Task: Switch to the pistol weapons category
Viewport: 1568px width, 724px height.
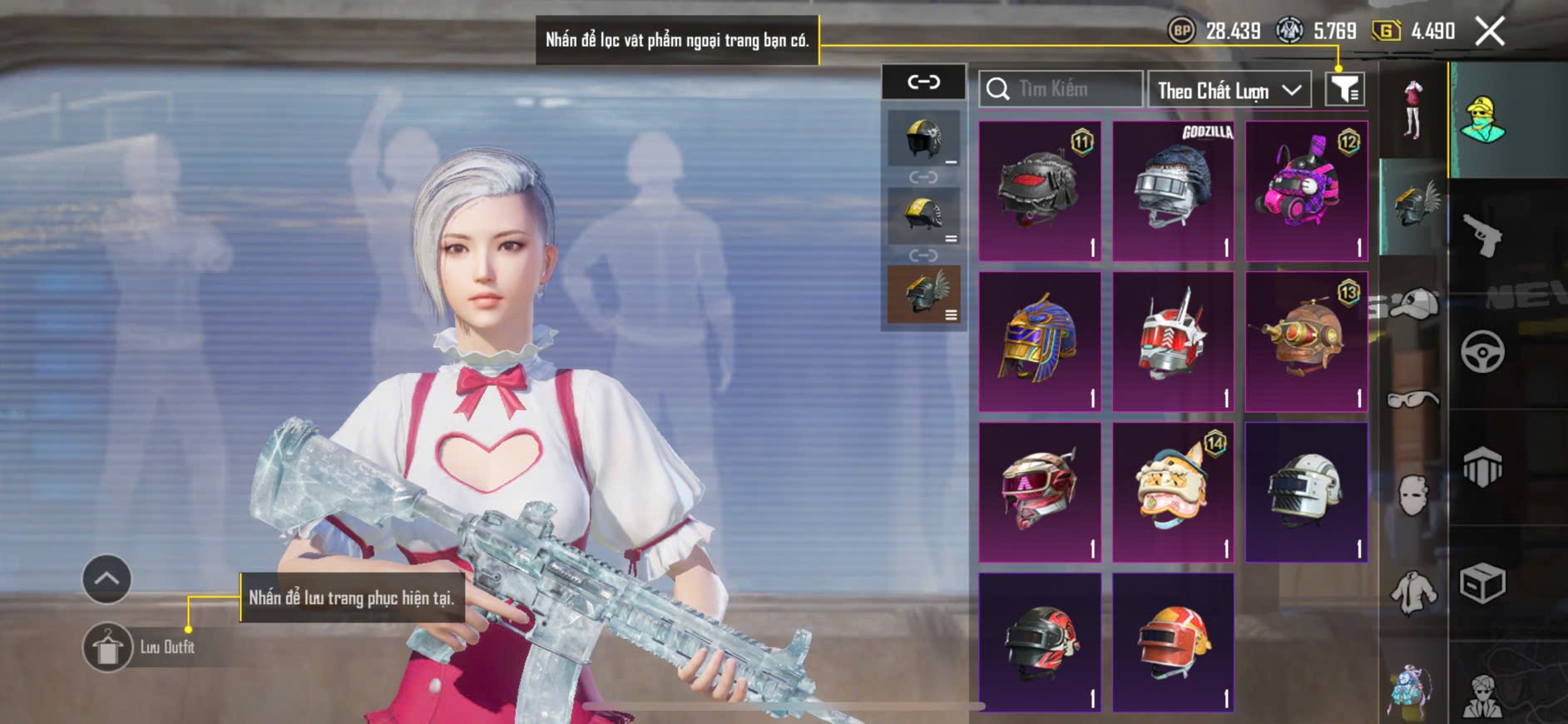Action: 1482,236
